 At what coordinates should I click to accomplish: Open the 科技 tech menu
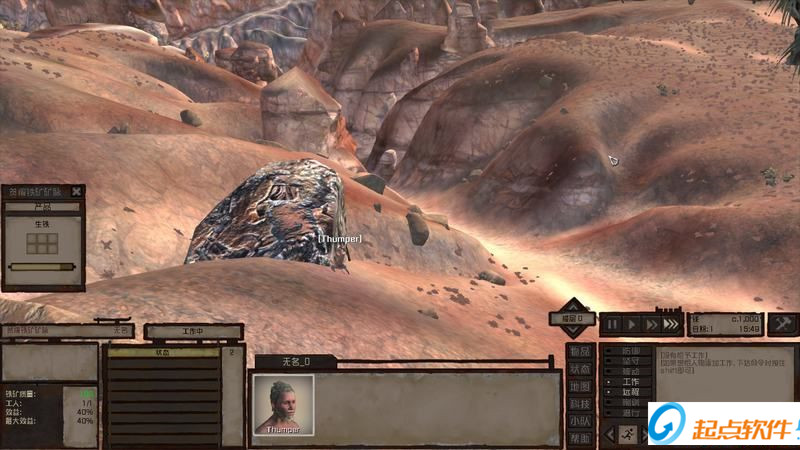[x=579, y=404]
